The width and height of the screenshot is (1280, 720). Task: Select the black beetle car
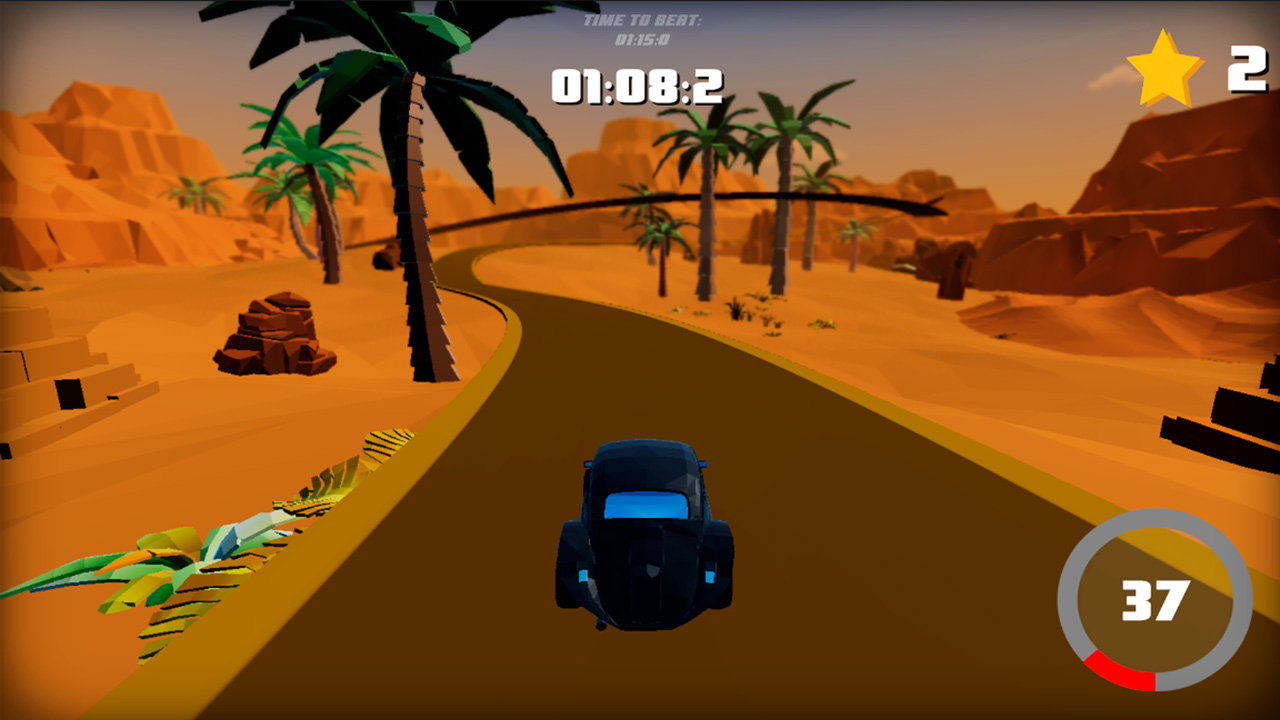[645, 540]
